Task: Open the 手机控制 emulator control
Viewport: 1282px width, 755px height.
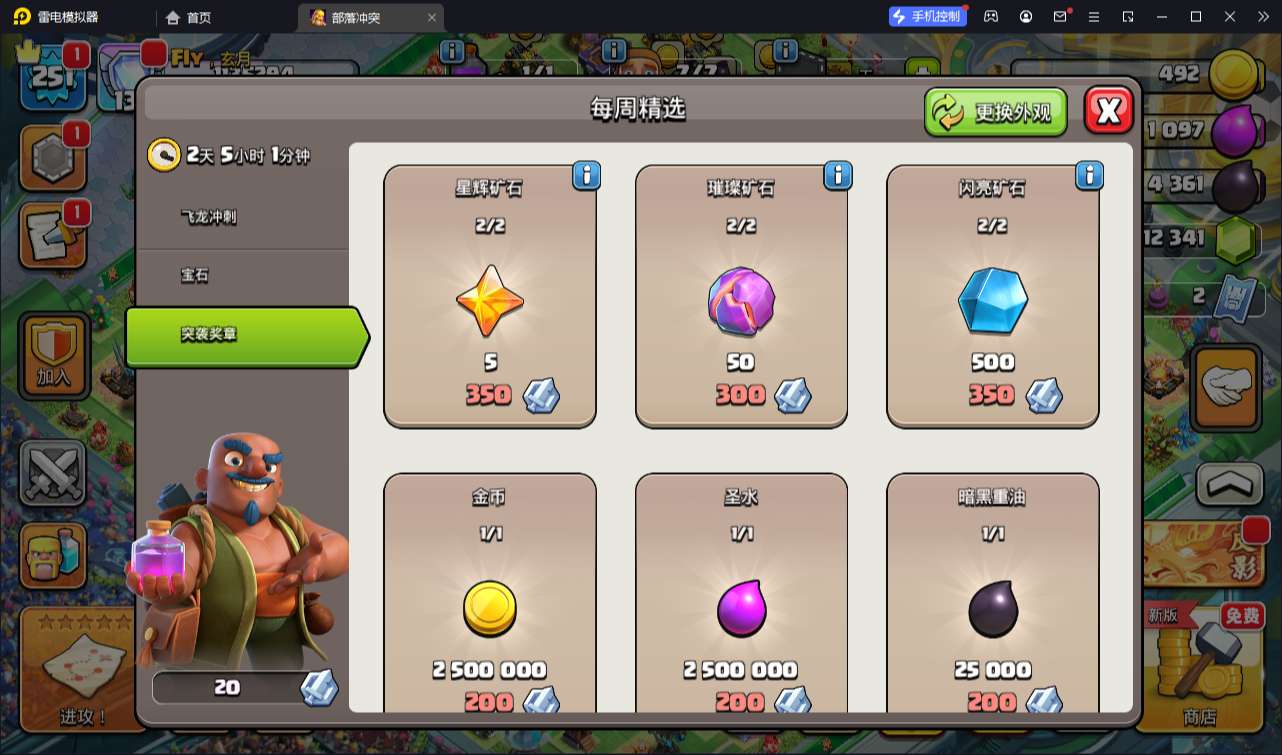Action: tap(926, 16)
